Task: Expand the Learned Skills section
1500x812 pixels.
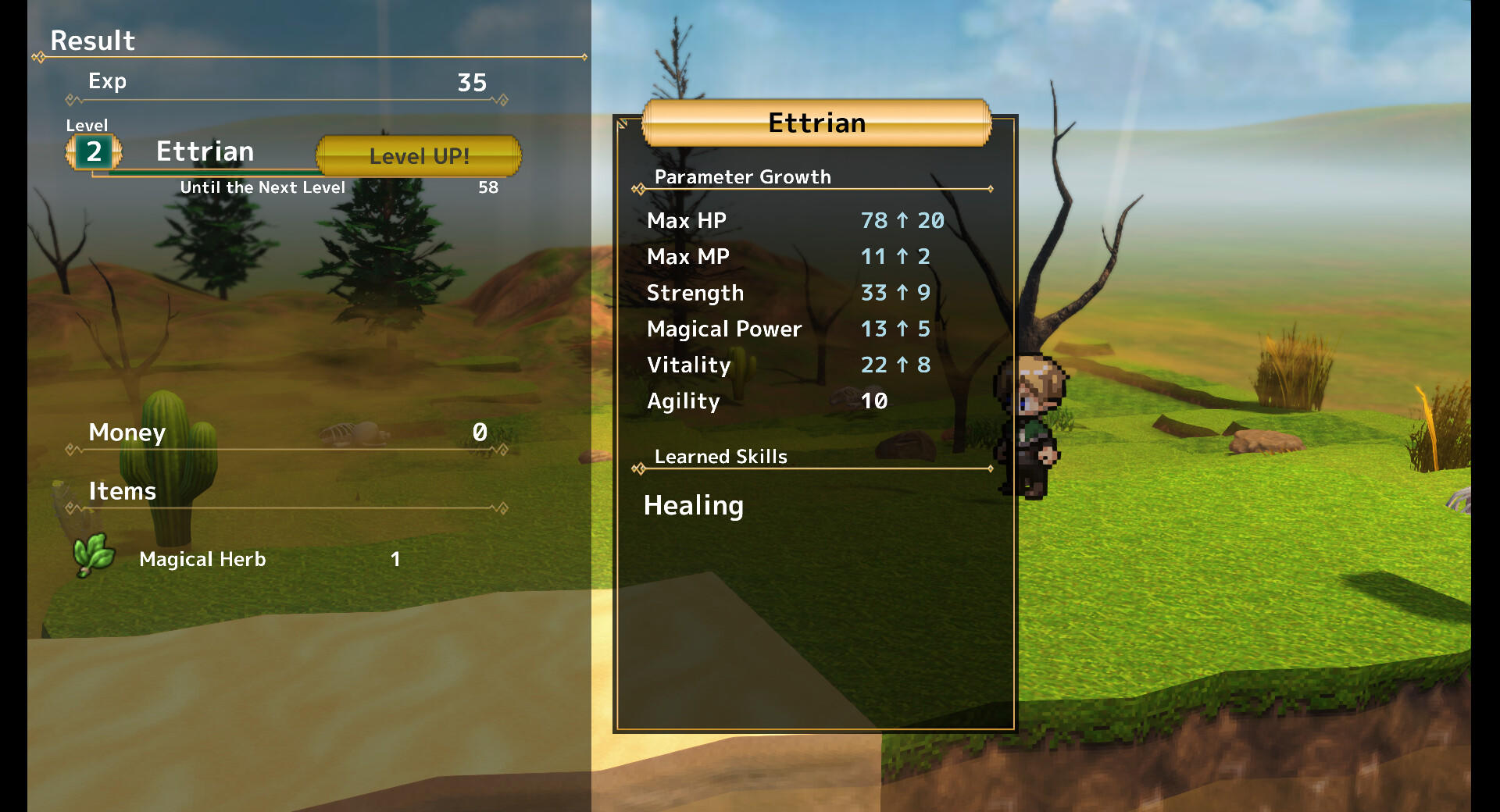Action: click(x=720, y=457)
